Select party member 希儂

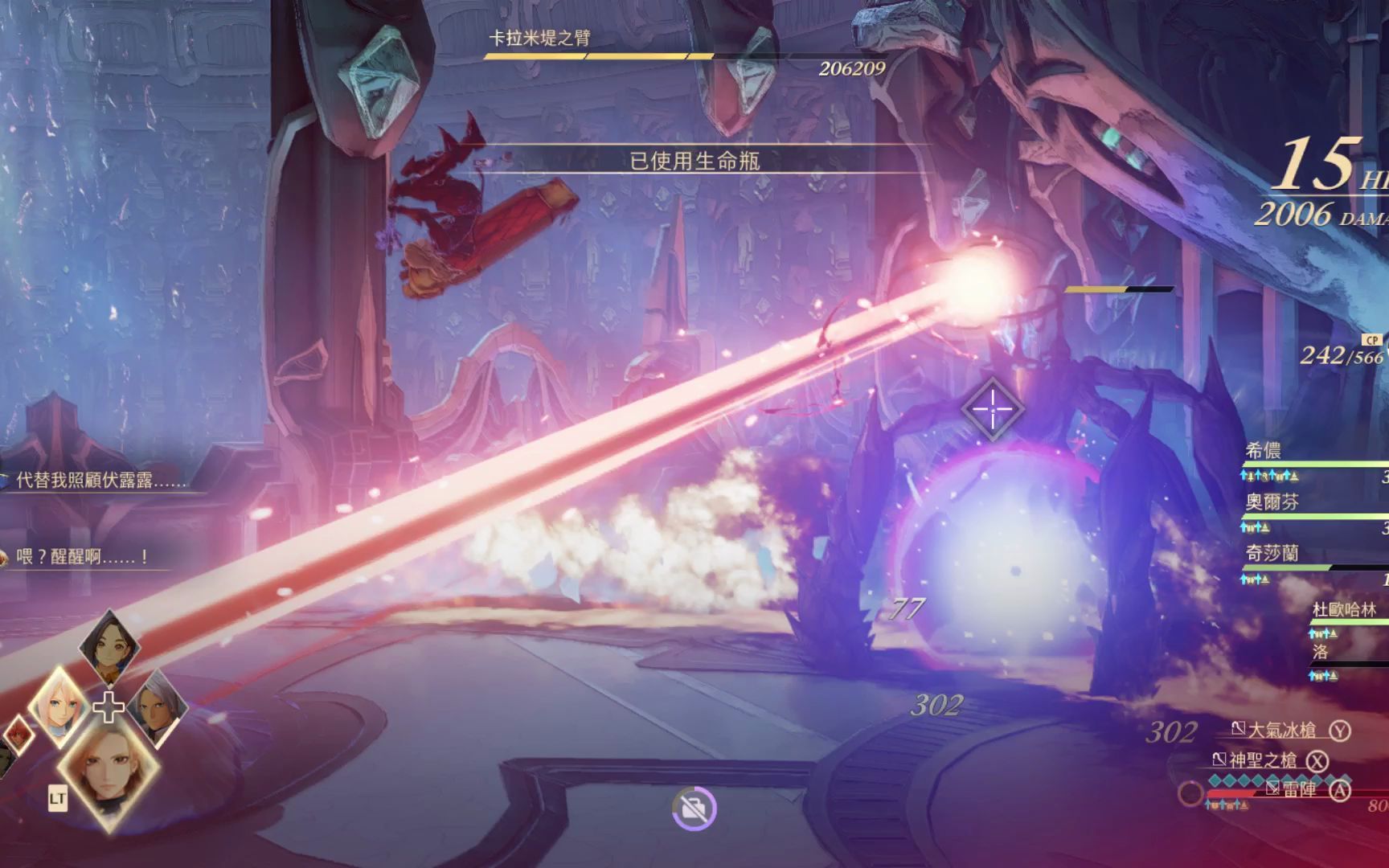[1264, 452]
